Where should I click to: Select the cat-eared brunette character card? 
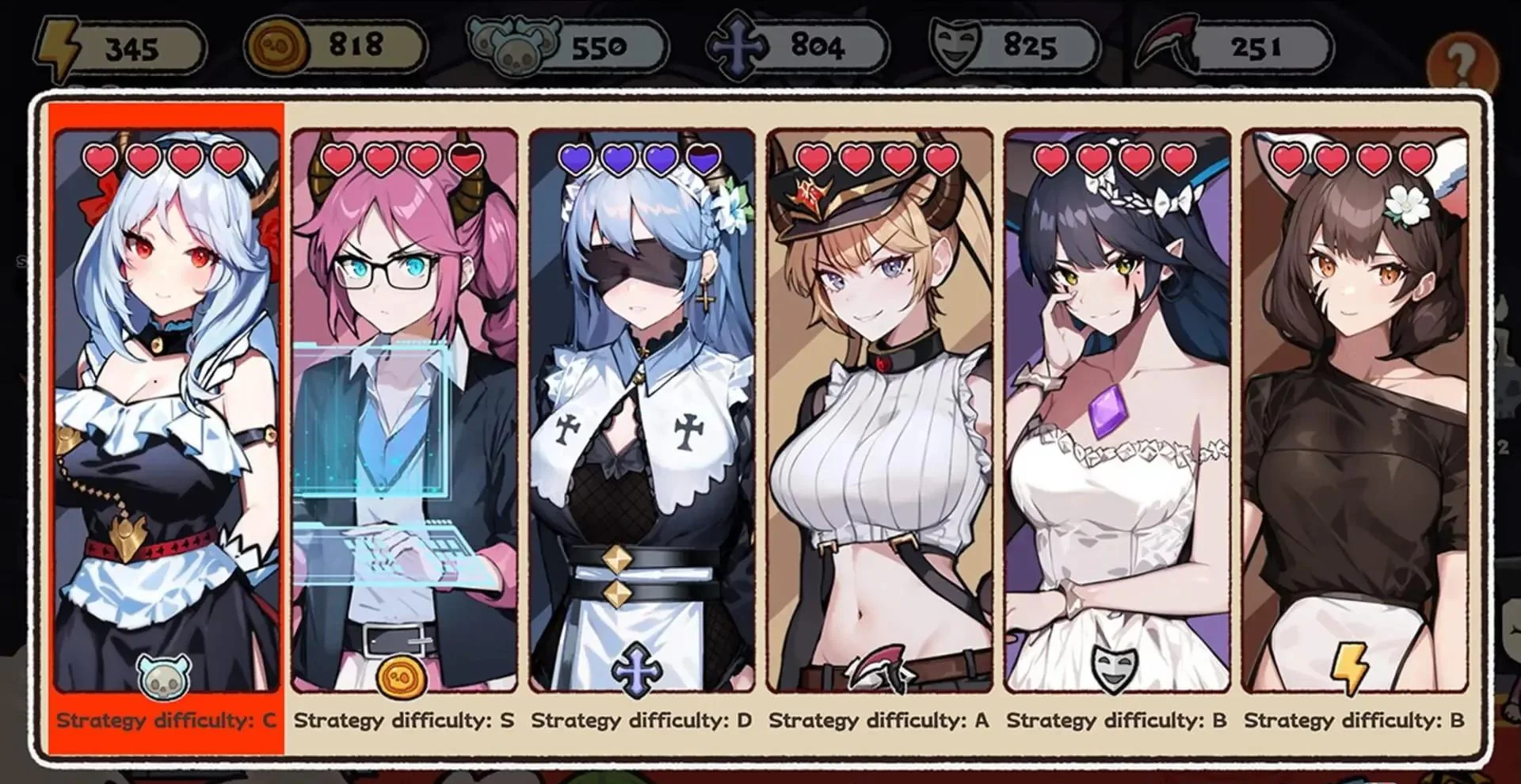(1355, 396)
